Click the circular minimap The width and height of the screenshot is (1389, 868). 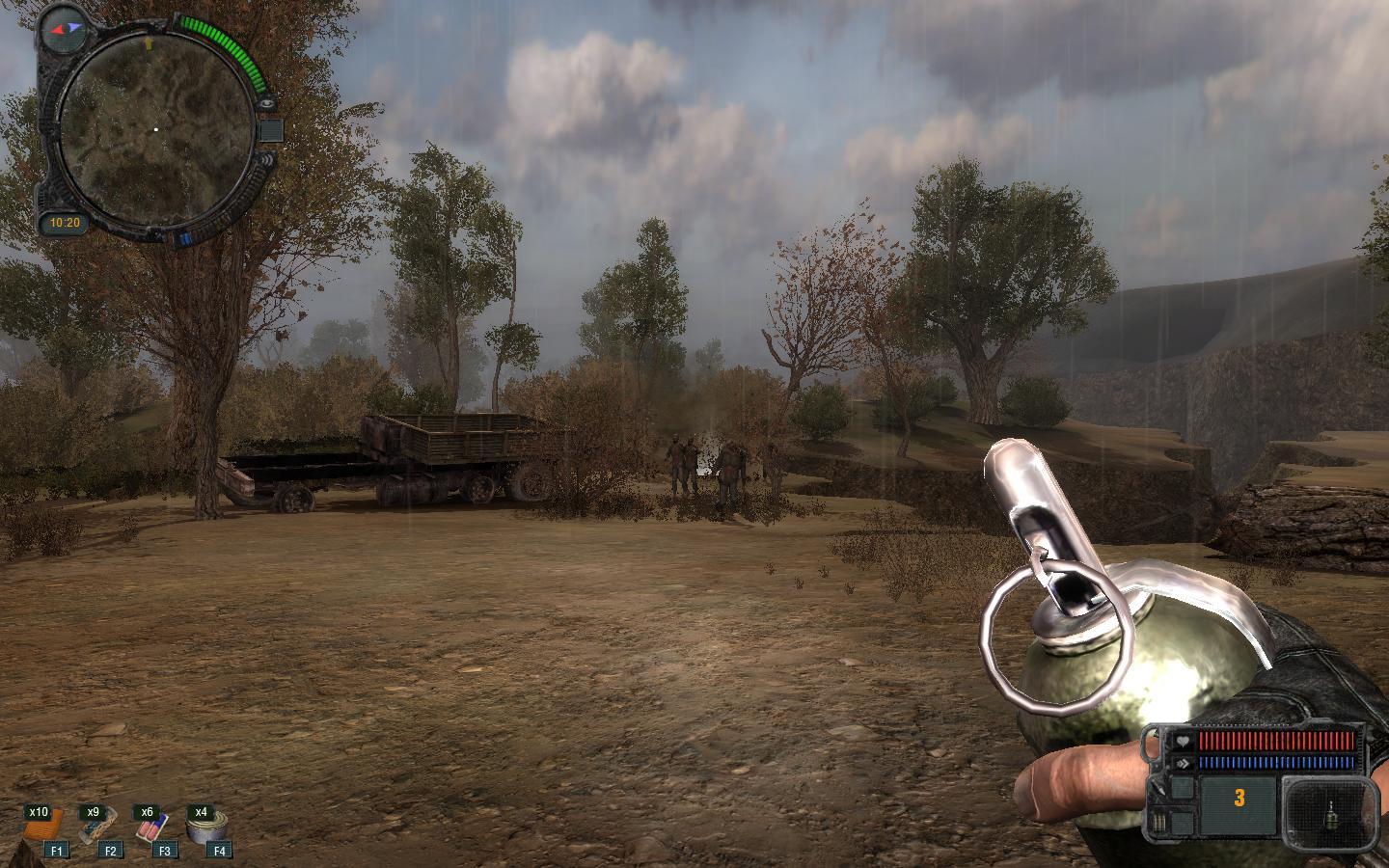154,128
